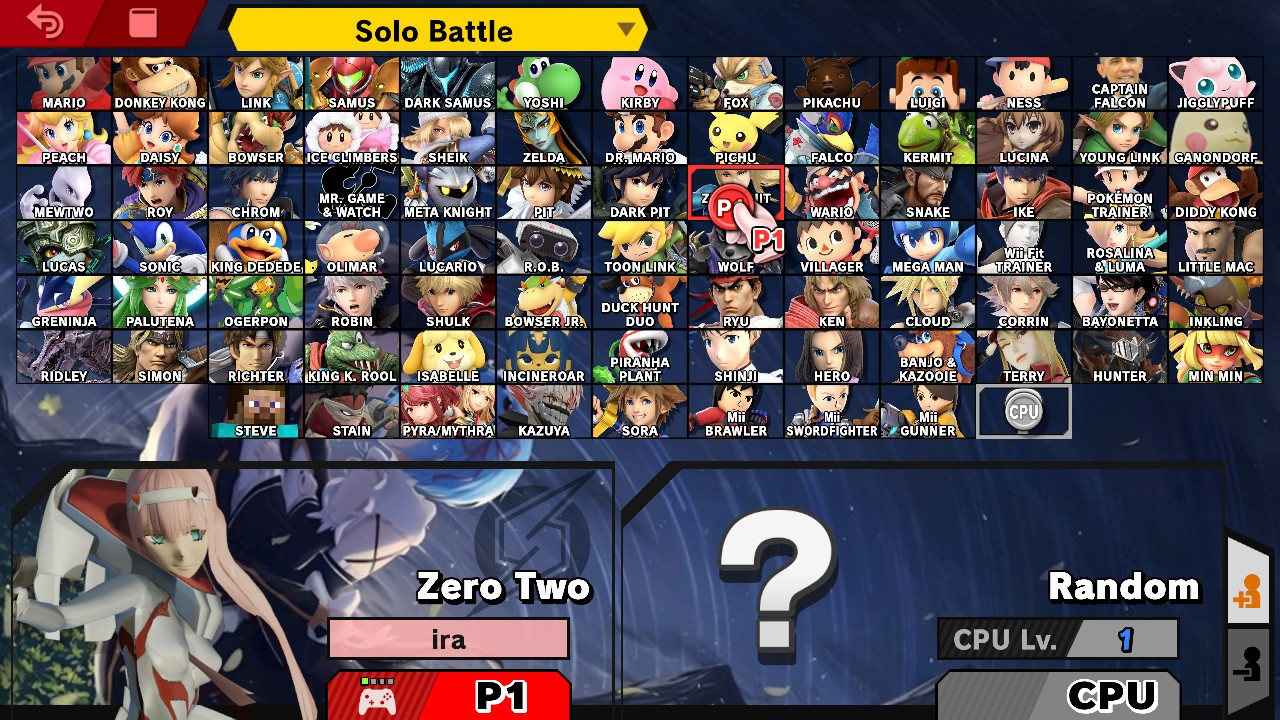Screen dimensions: 1280x720
Task: Select Duck Hunt Duo from the roster
Action: coord(639,302)
